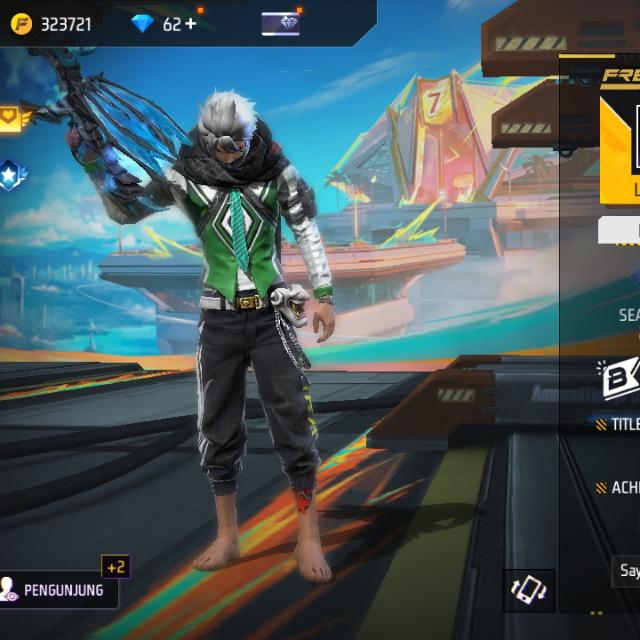640x640 pixels.
Task: Open the purple diamond voucher card
Action: [280, 24]
